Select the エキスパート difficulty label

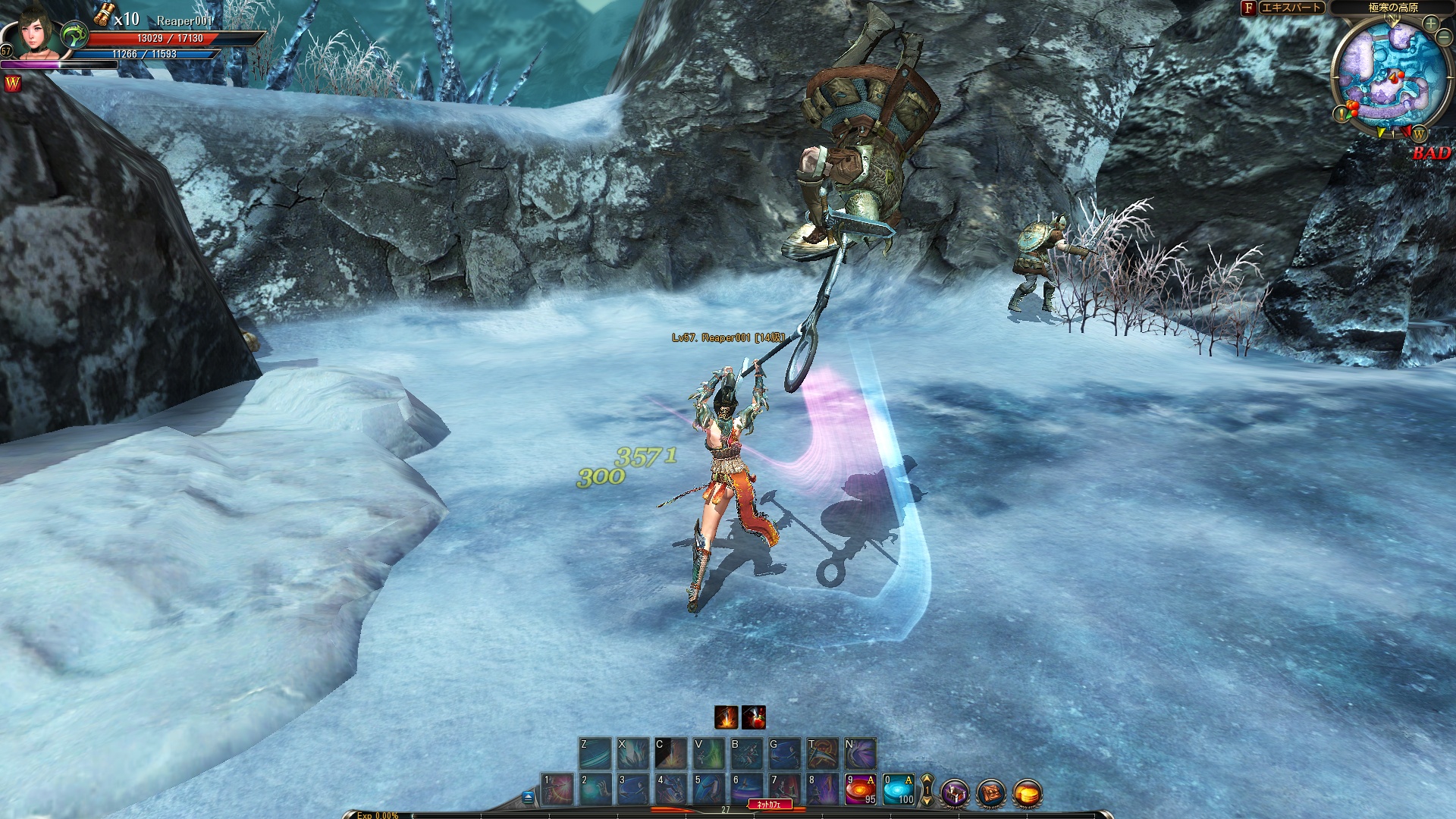pyautogui.click(x=1291, y=8)
